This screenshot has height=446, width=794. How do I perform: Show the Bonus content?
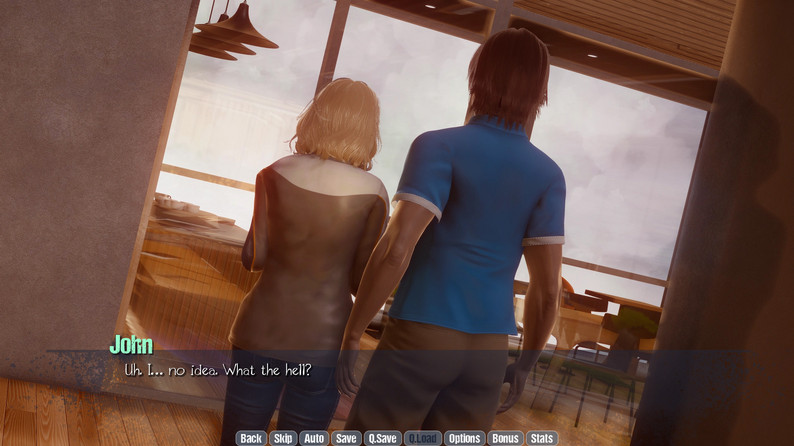[505, 438]
